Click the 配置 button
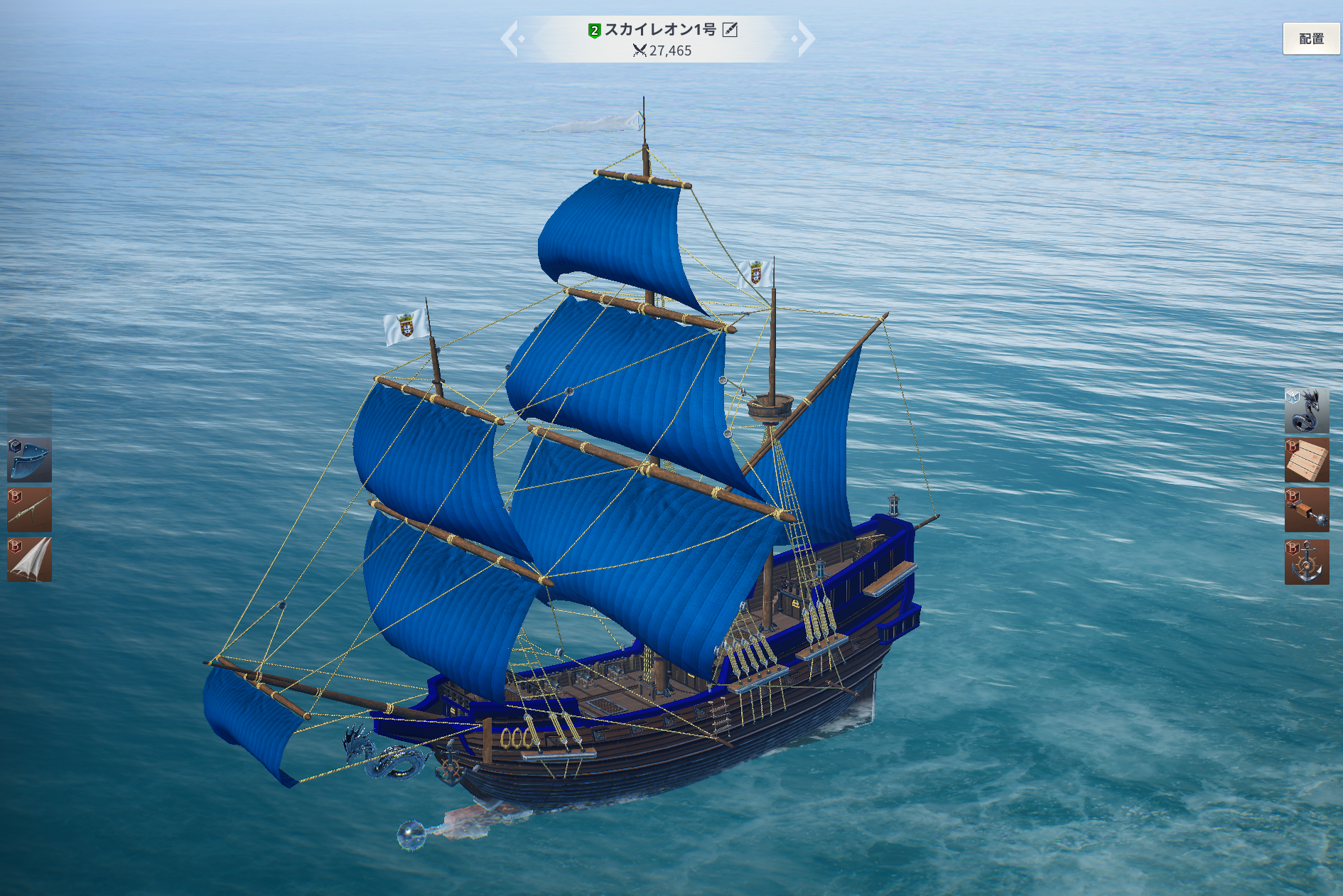 click(1310, 39)
